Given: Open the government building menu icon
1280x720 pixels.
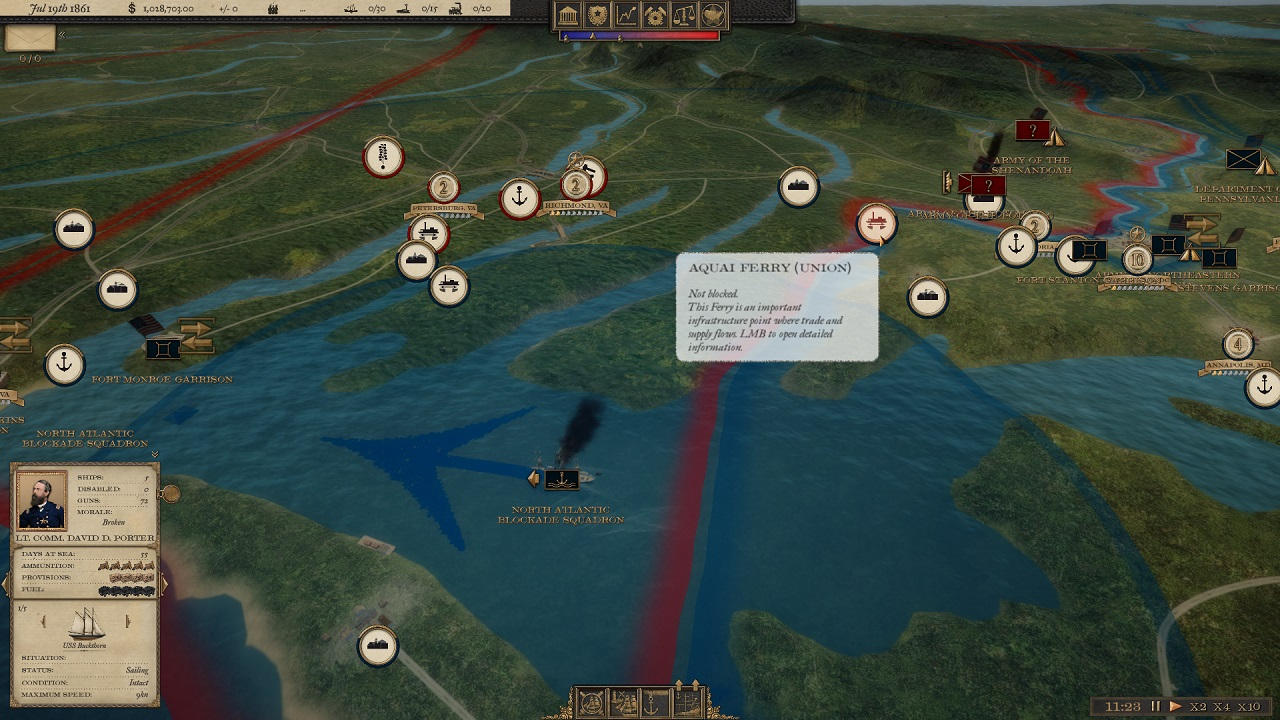Looking at the screenshot, I should pyautogui.click(x=569, y=15).
